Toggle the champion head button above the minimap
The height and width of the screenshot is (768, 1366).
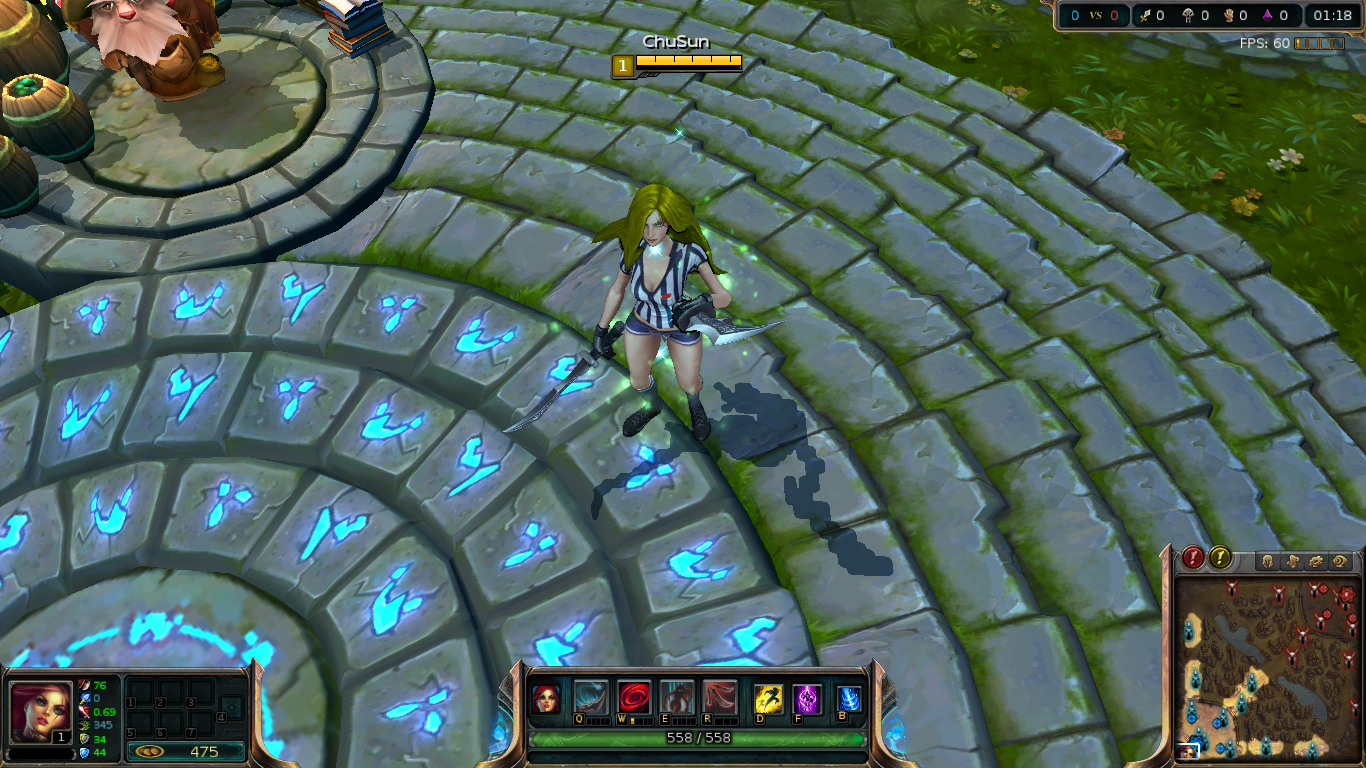[1269, 560]
